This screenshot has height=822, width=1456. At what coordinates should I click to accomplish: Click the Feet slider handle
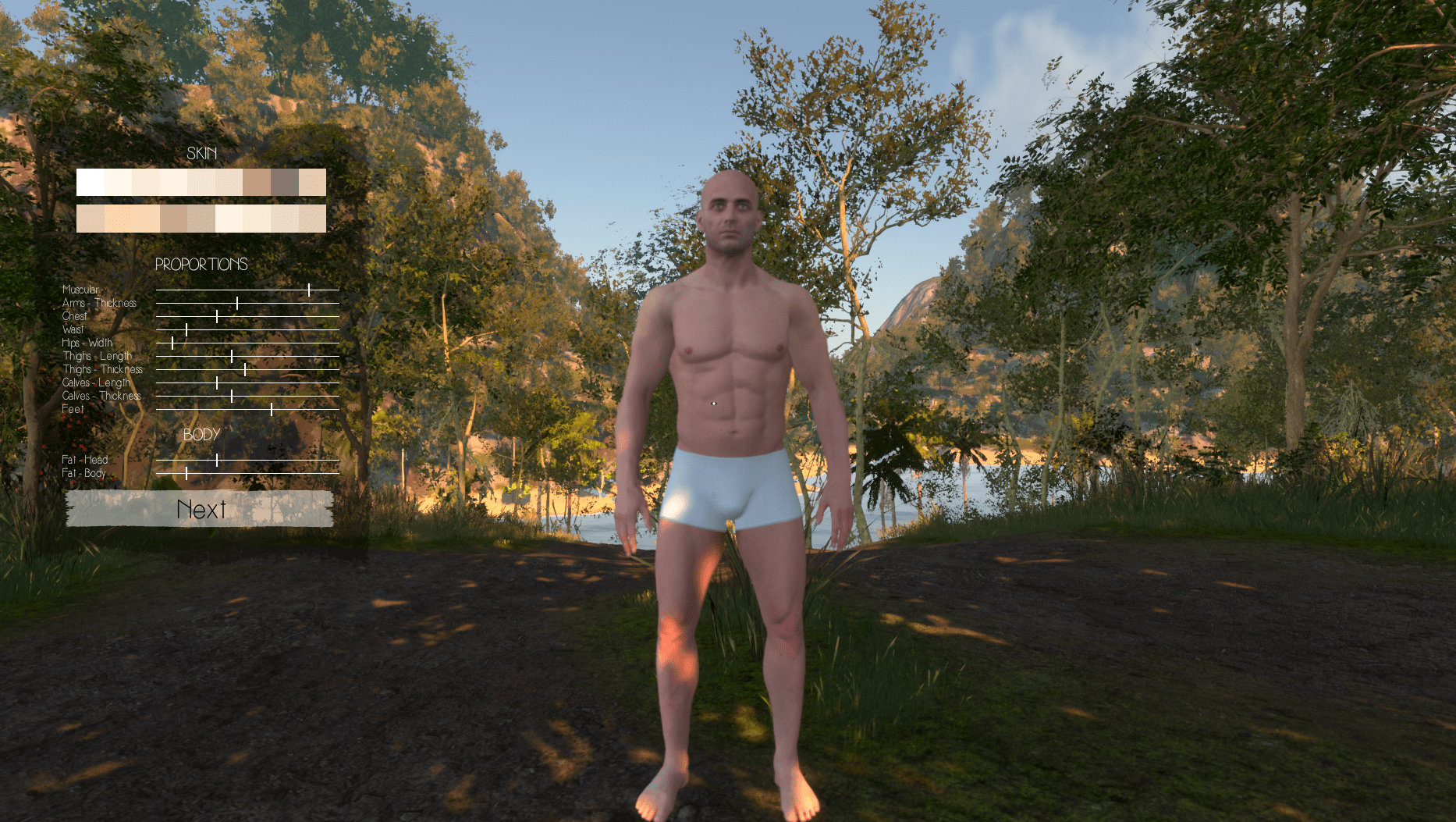[272, 409]
